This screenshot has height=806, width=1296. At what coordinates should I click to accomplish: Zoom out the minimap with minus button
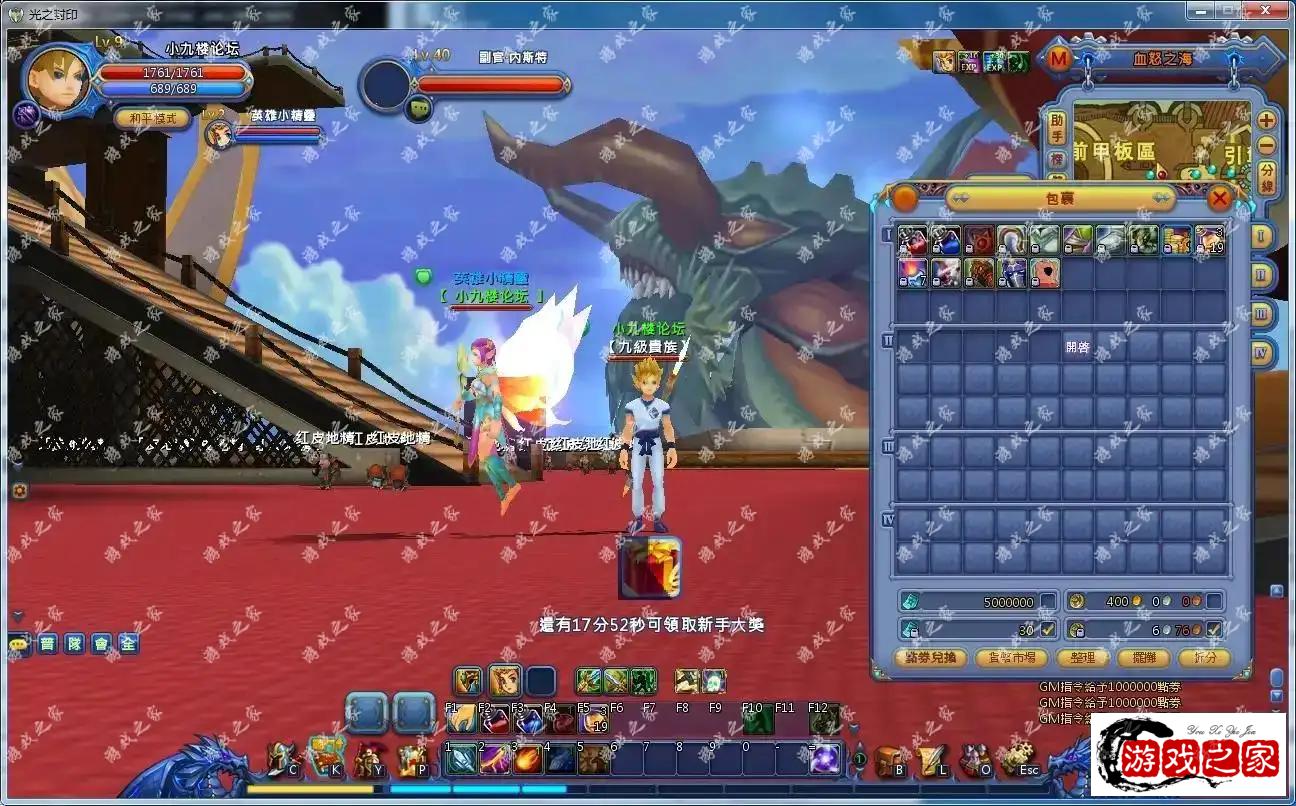(1266, 145)
